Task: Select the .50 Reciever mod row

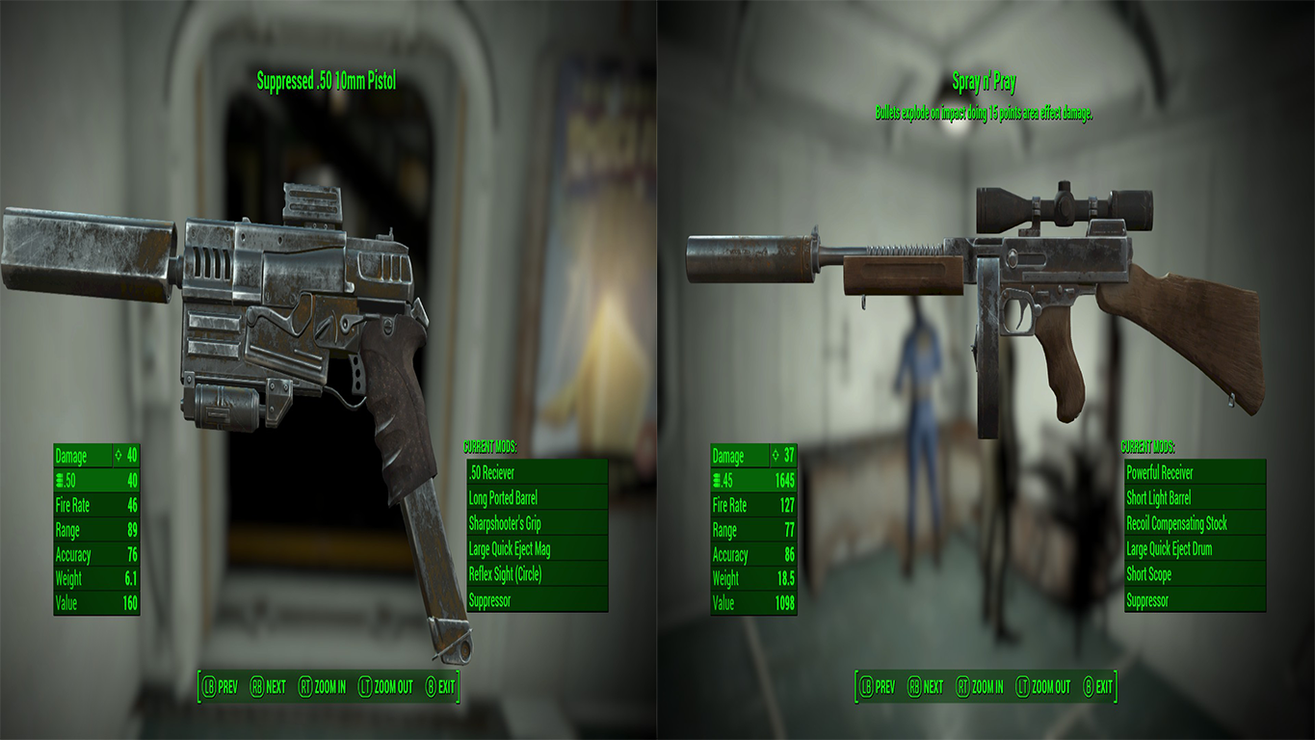Action: click(x=537, y=472)
